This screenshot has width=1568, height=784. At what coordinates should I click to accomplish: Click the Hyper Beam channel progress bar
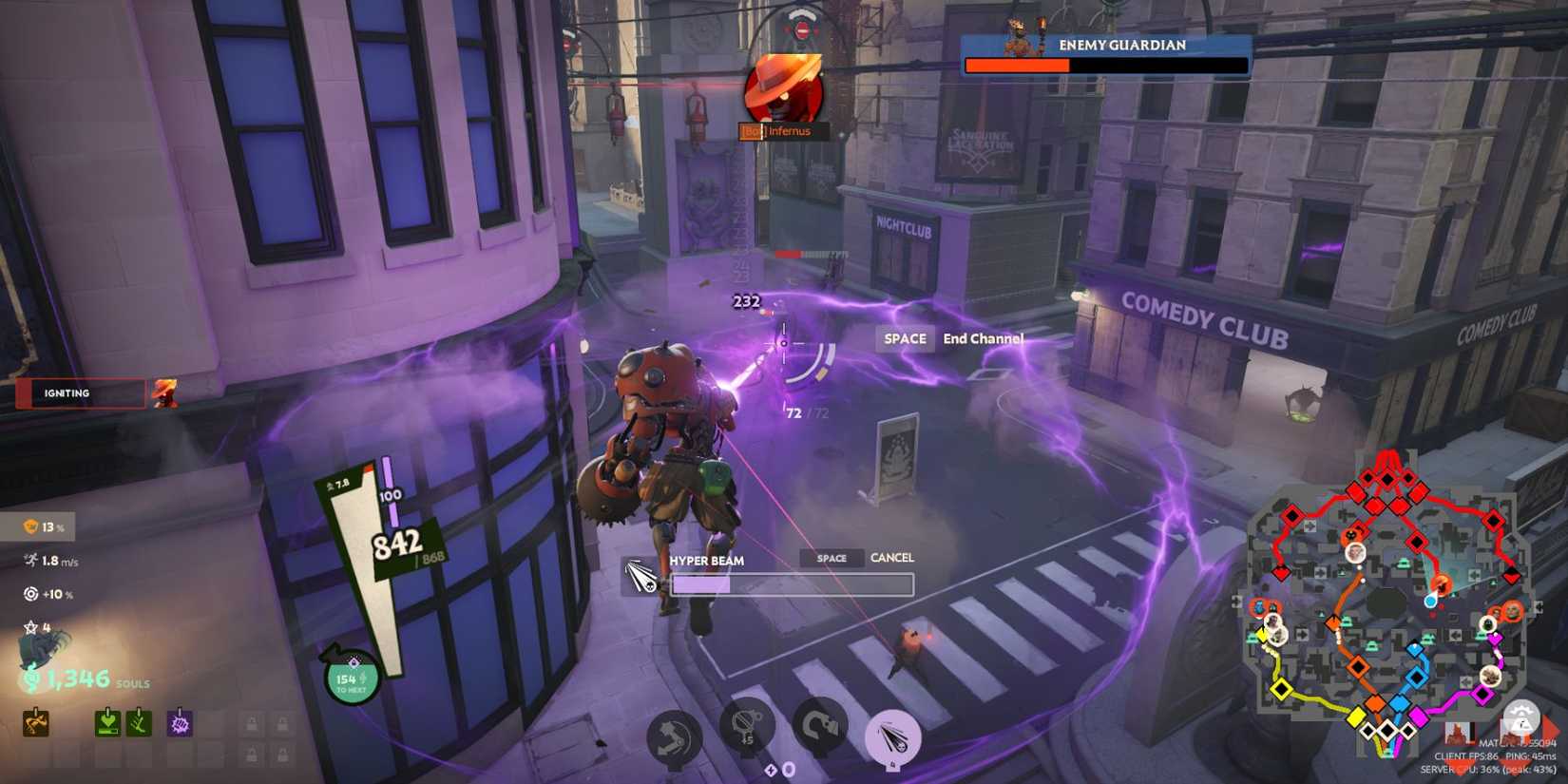point(794,584)
